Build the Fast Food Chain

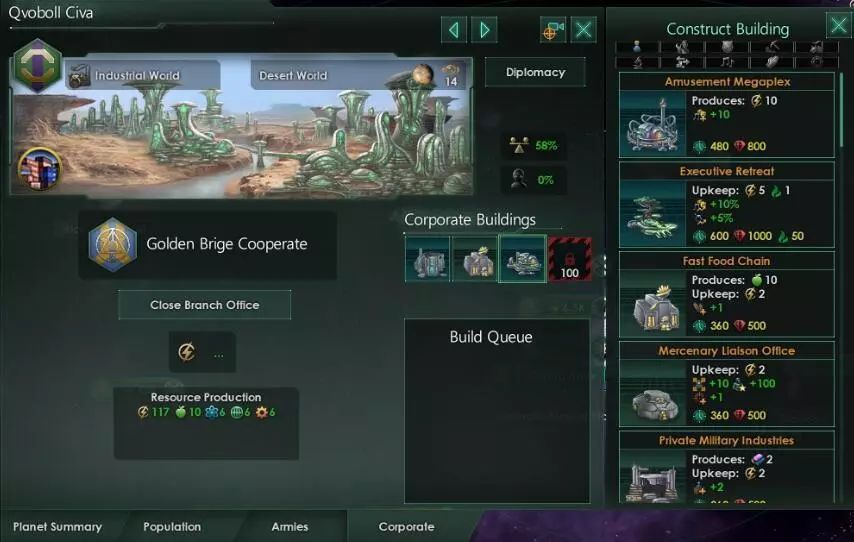(727, 297)
